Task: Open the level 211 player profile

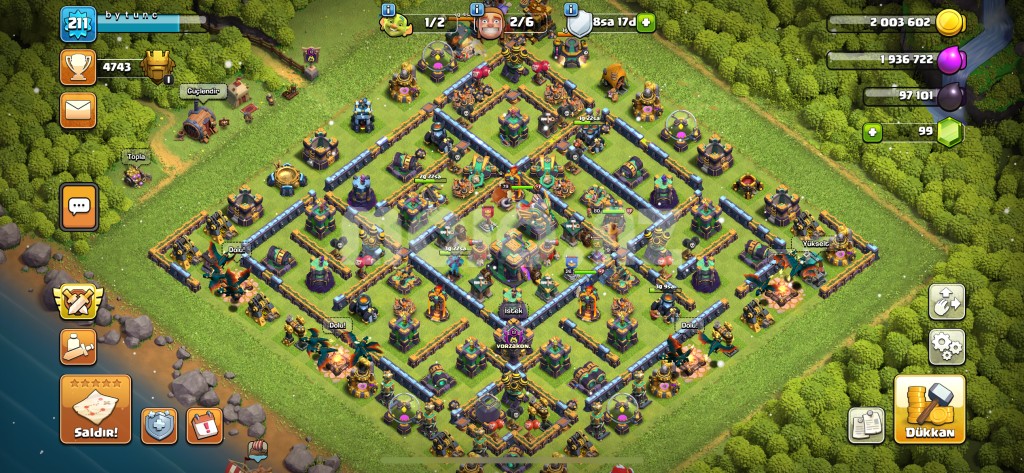Action: coord(77,24)
